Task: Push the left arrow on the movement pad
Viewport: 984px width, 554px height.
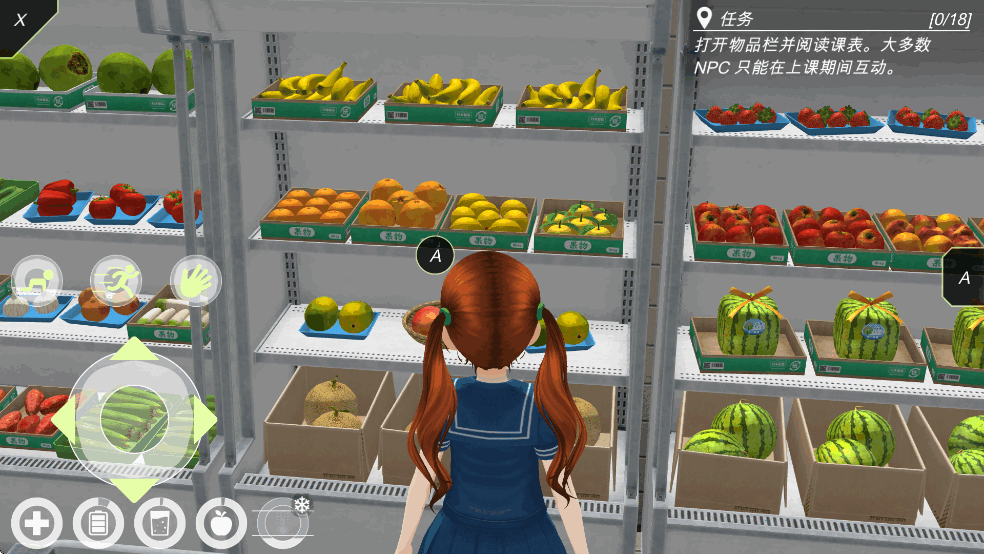Action: [61, 422]
